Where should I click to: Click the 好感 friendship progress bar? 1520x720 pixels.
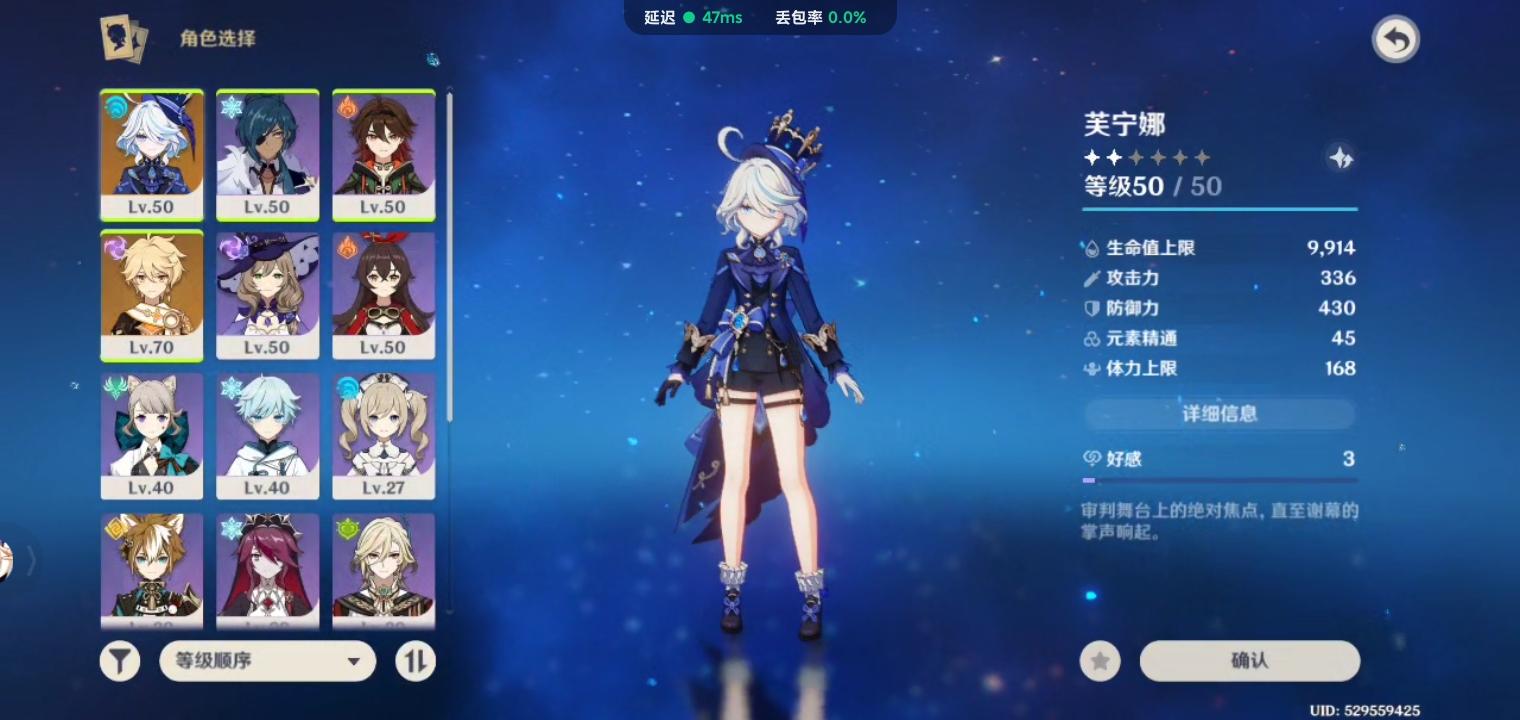(x=1219, y=479)
